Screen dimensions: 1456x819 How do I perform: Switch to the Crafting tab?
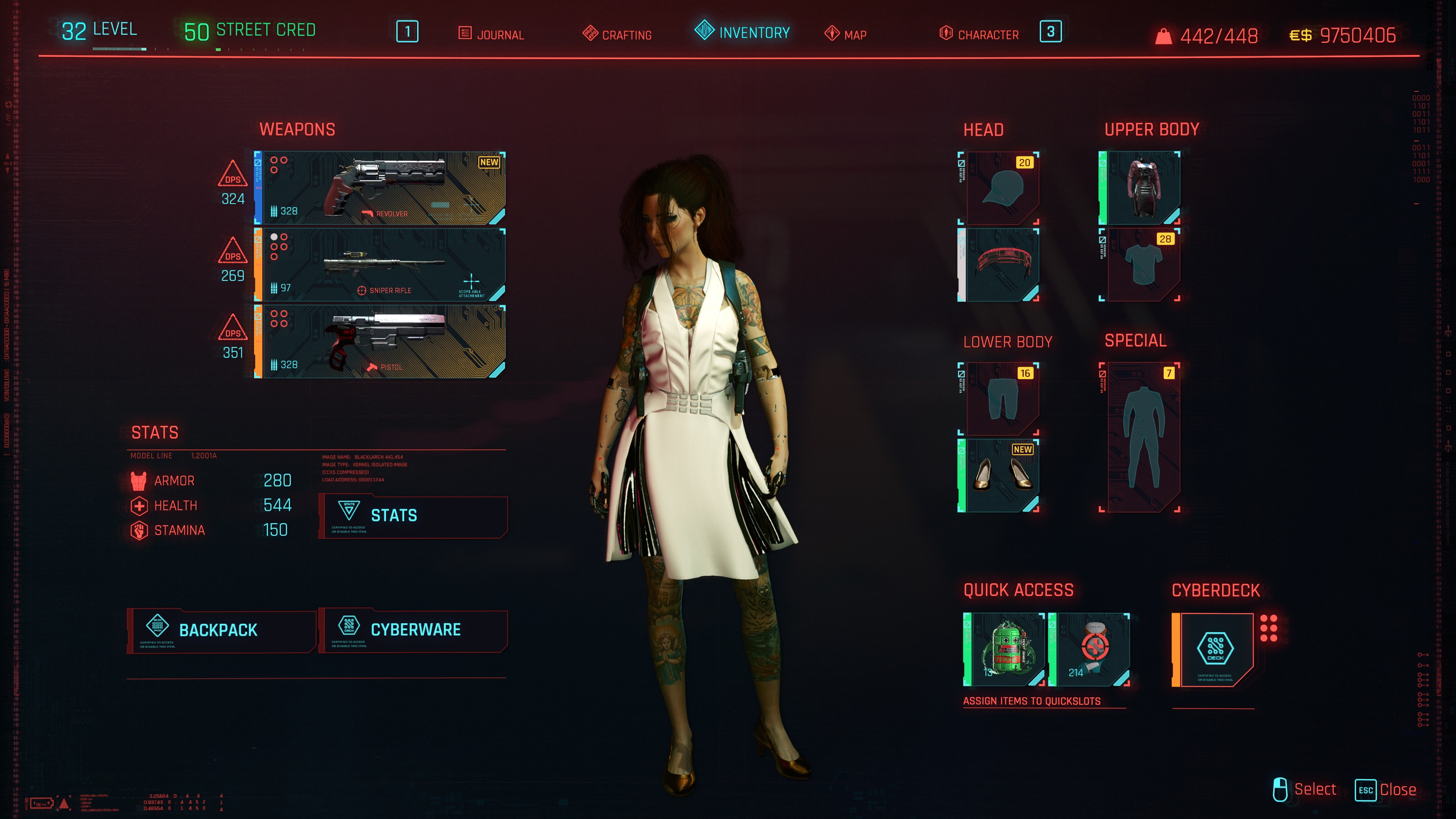coord(617,35)
